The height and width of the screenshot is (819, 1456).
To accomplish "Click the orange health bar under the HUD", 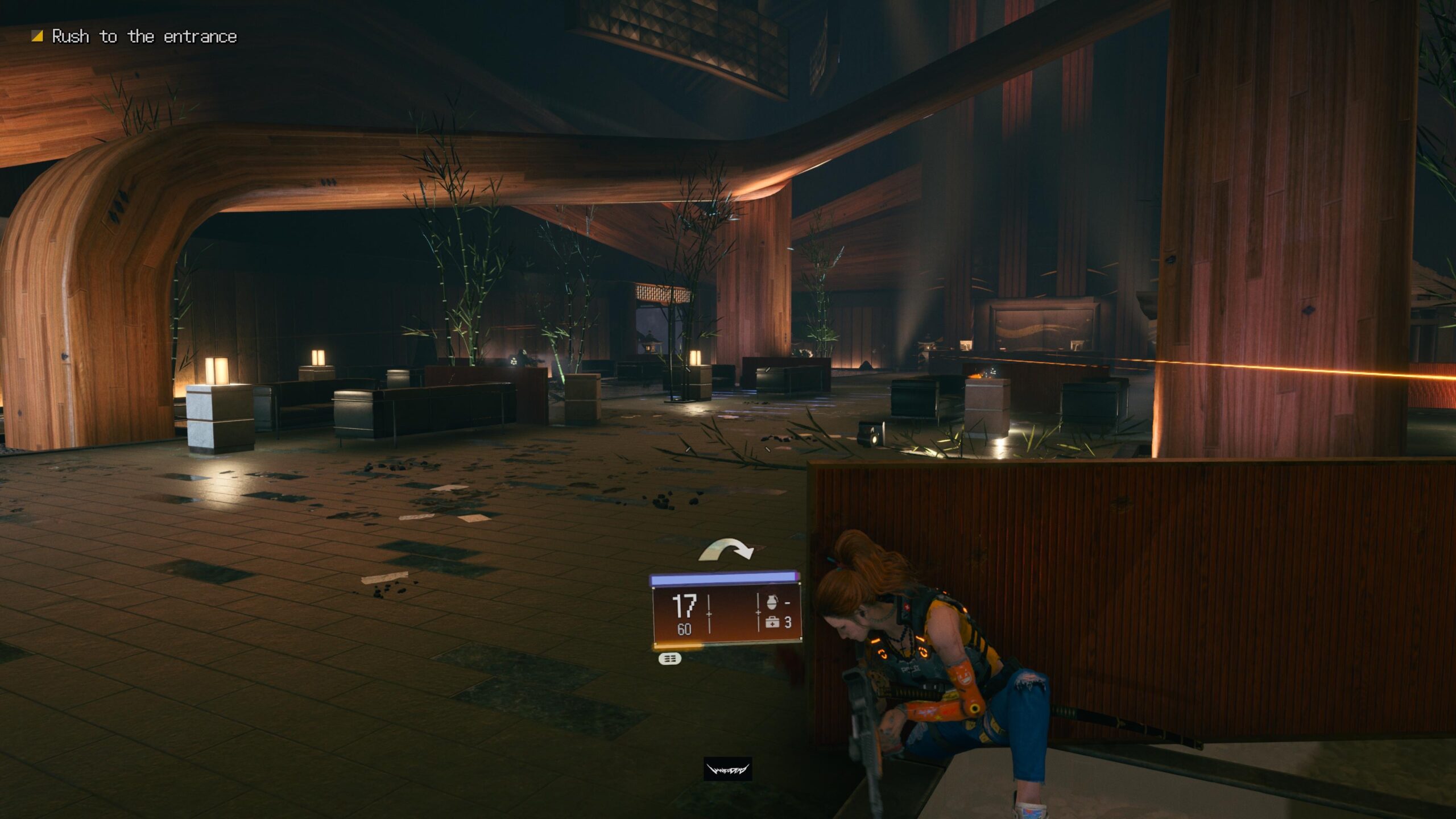I will click(x=677, y=648).
